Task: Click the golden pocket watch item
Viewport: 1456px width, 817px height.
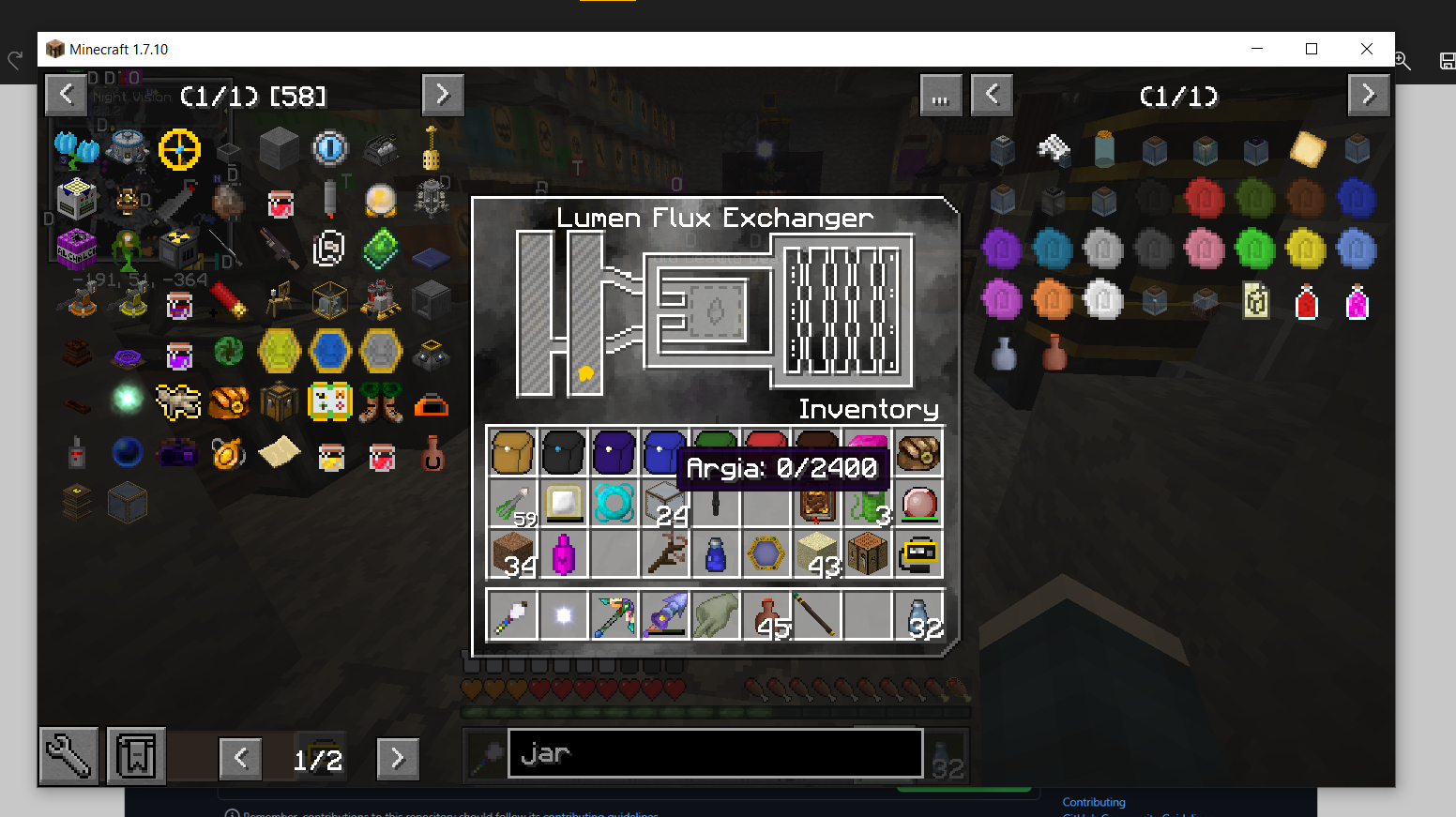Action: click(228, 452)
